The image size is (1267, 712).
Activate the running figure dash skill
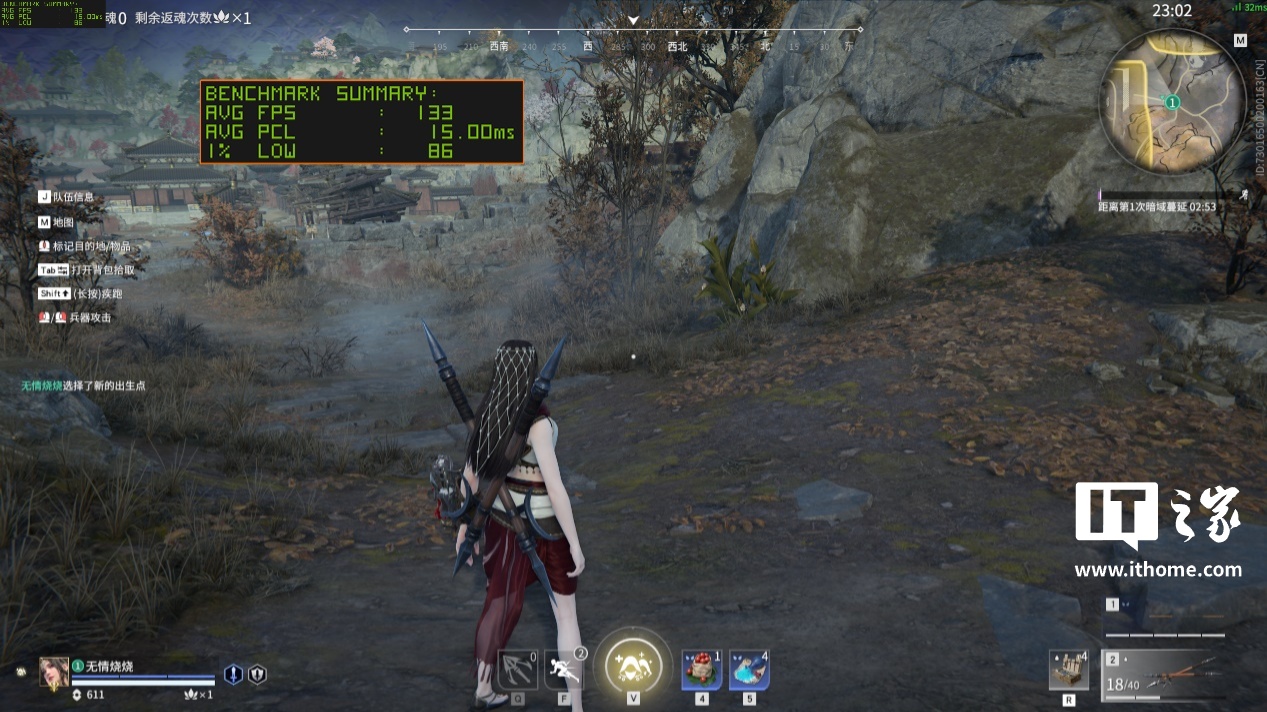coord(564,669)
